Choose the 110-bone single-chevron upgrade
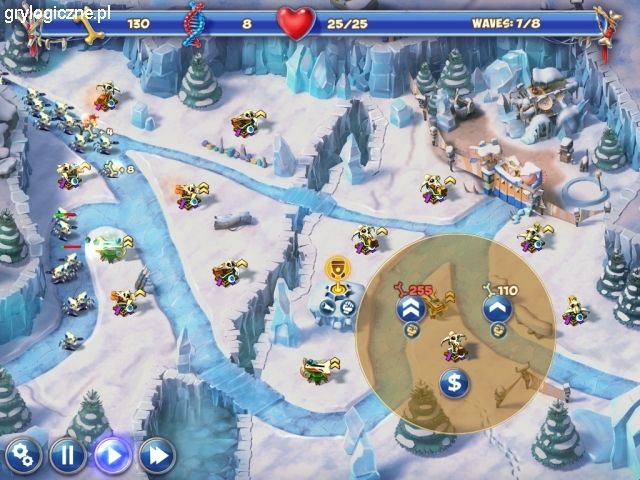The height and width of the screenshot is (480, 640). click(497, 309)
